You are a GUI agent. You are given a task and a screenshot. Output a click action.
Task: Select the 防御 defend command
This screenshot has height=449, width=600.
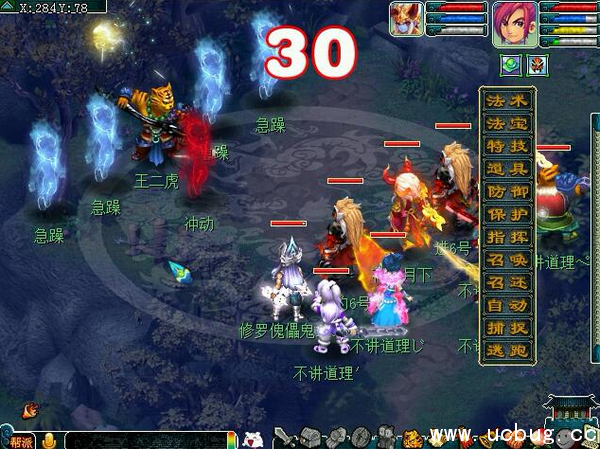click(x=508, y=192)
